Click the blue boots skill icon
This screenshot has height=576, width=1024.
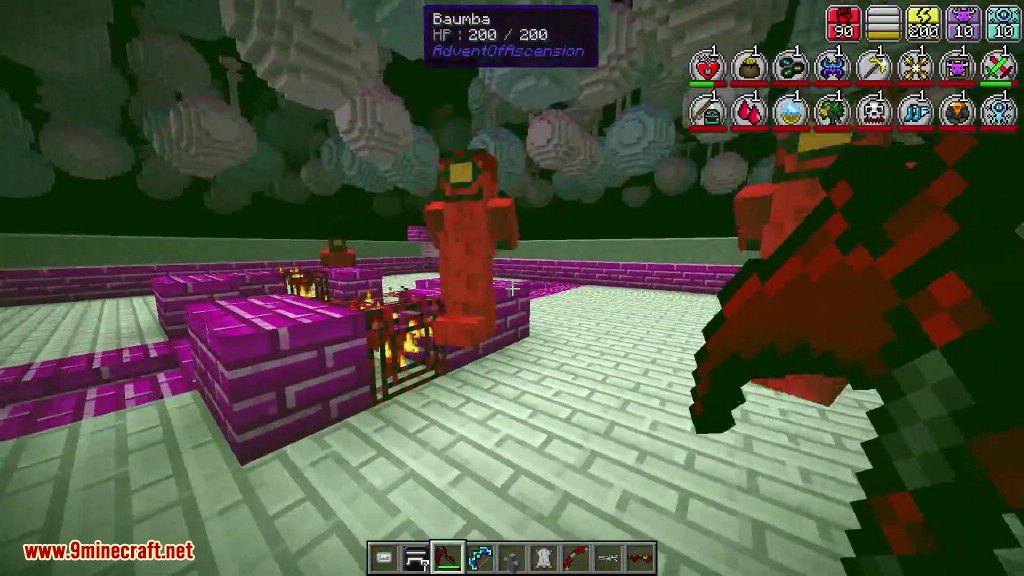coord(914,109)
